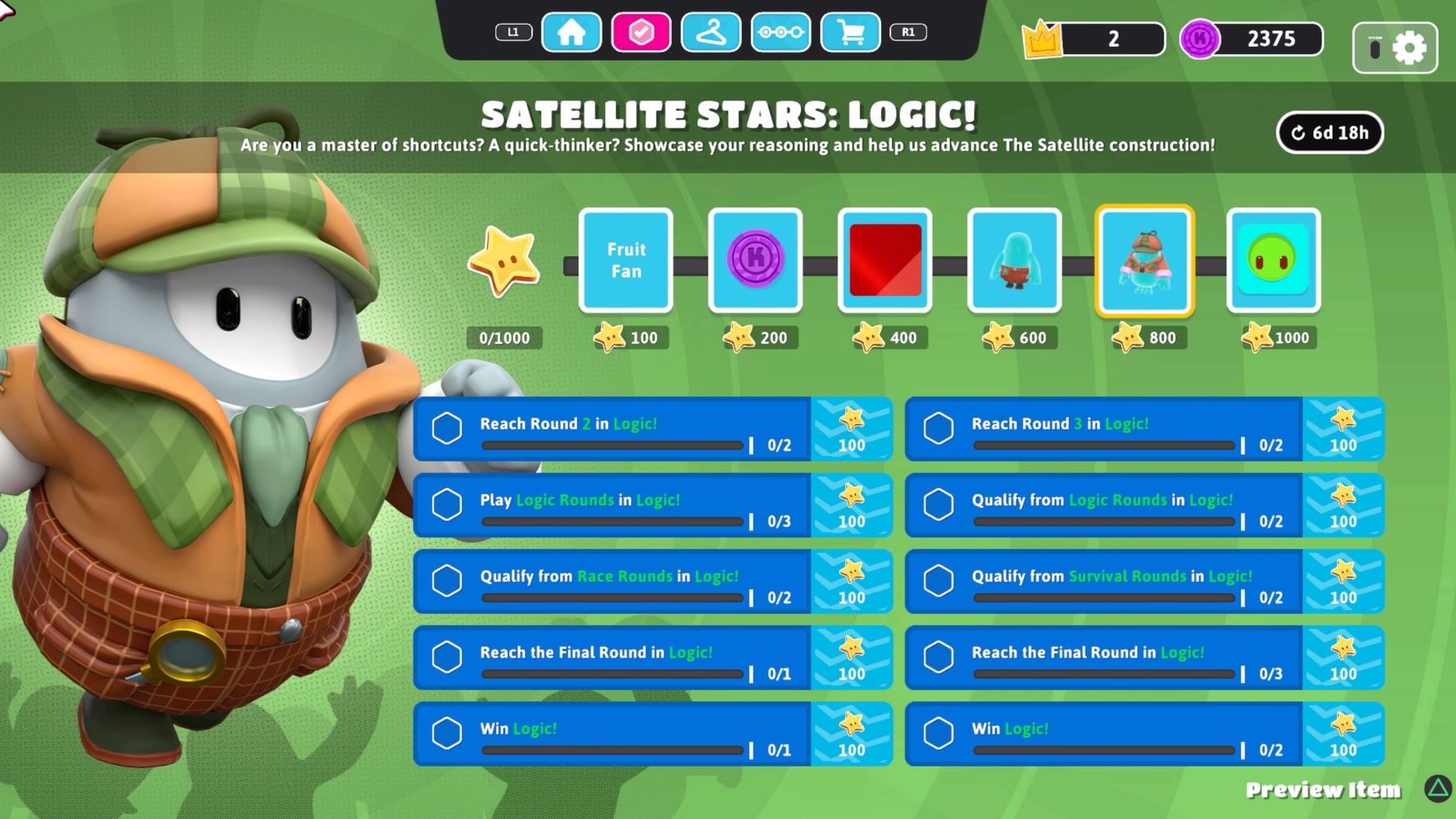Click the Preview Item button
This screenshot has height=819, width=1456.
coord(1323,790)
